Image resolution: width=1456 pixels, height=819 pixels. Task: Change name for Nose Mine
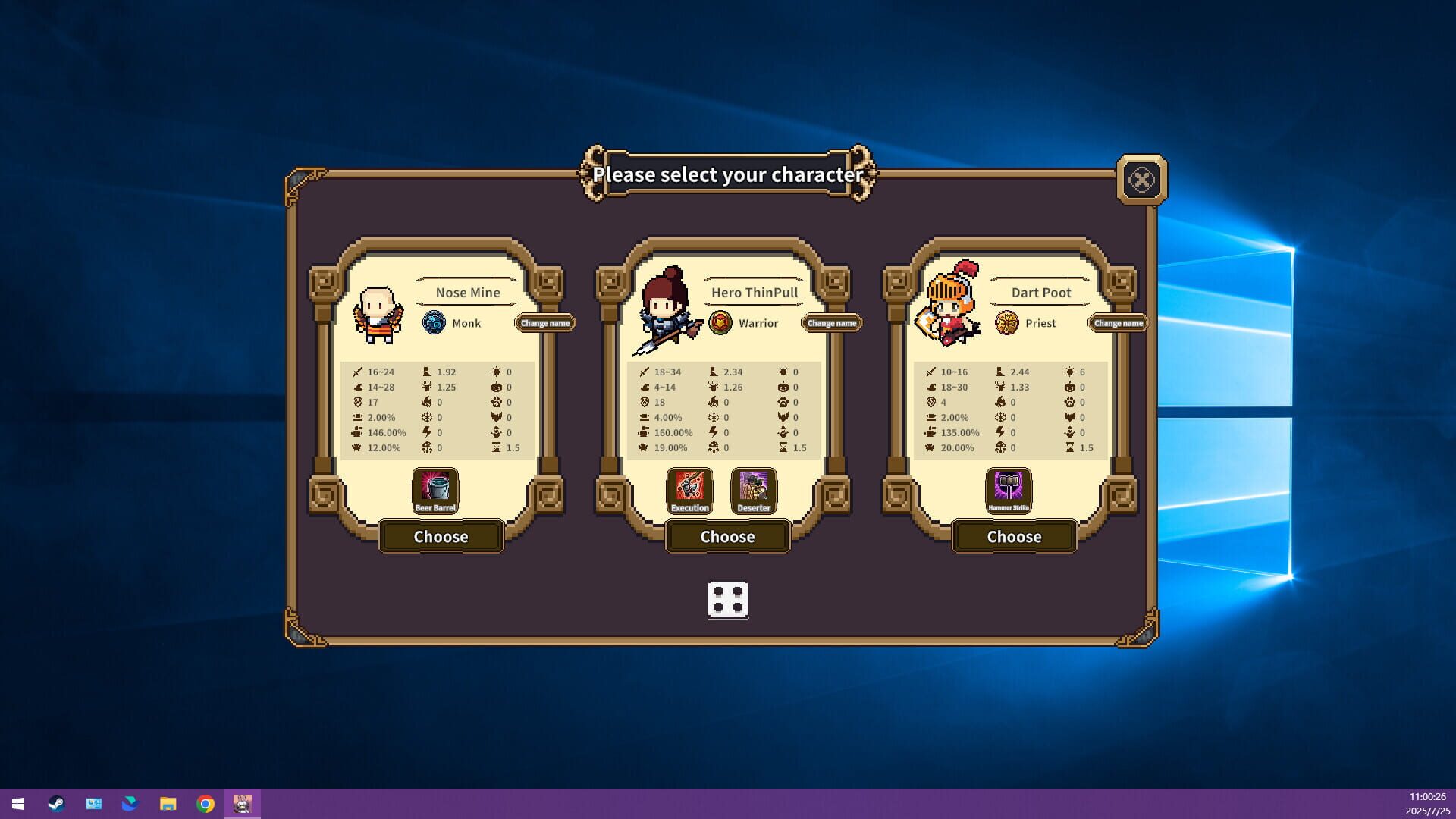tap(545, 322)
